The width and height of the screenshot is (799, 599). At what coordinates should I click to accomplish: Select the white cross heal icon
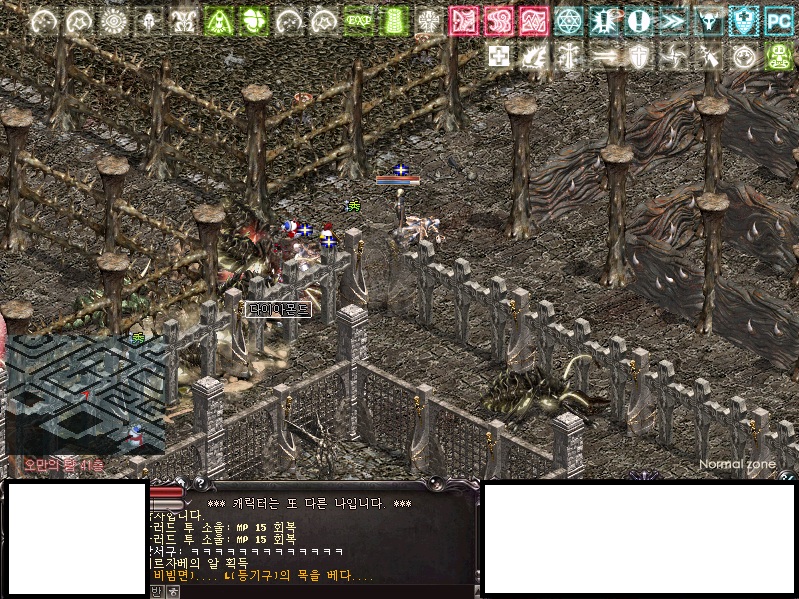click(498, 56)
